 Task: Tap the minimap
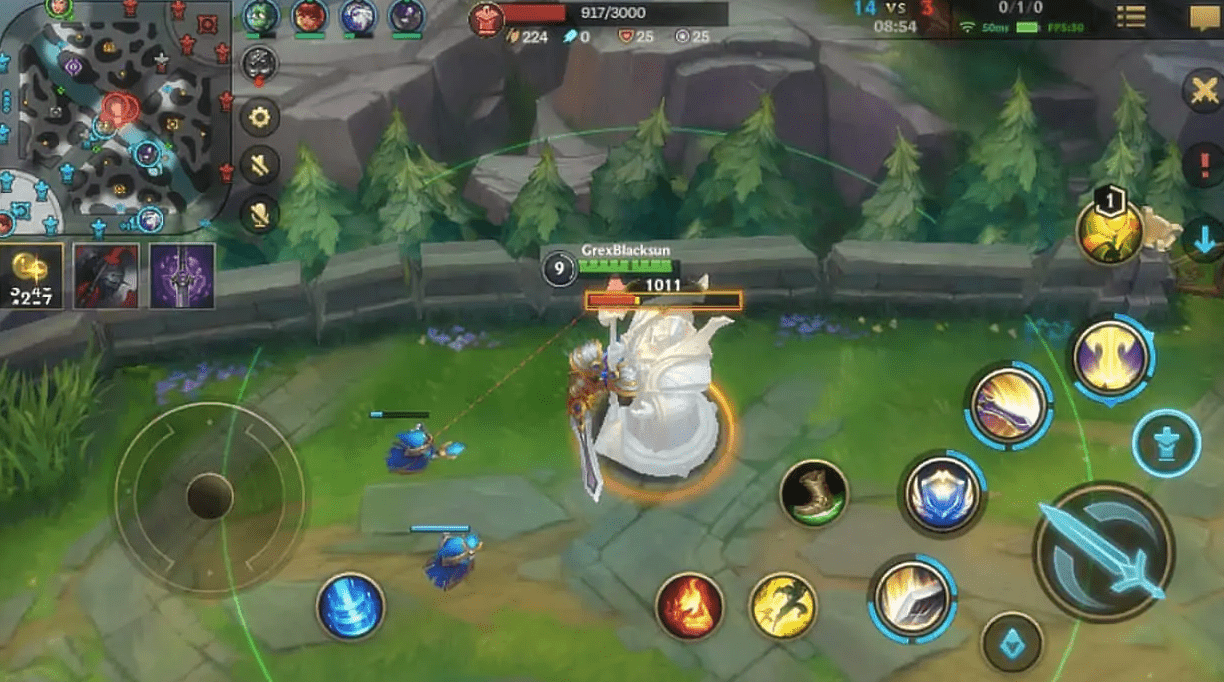click(115, 115)
